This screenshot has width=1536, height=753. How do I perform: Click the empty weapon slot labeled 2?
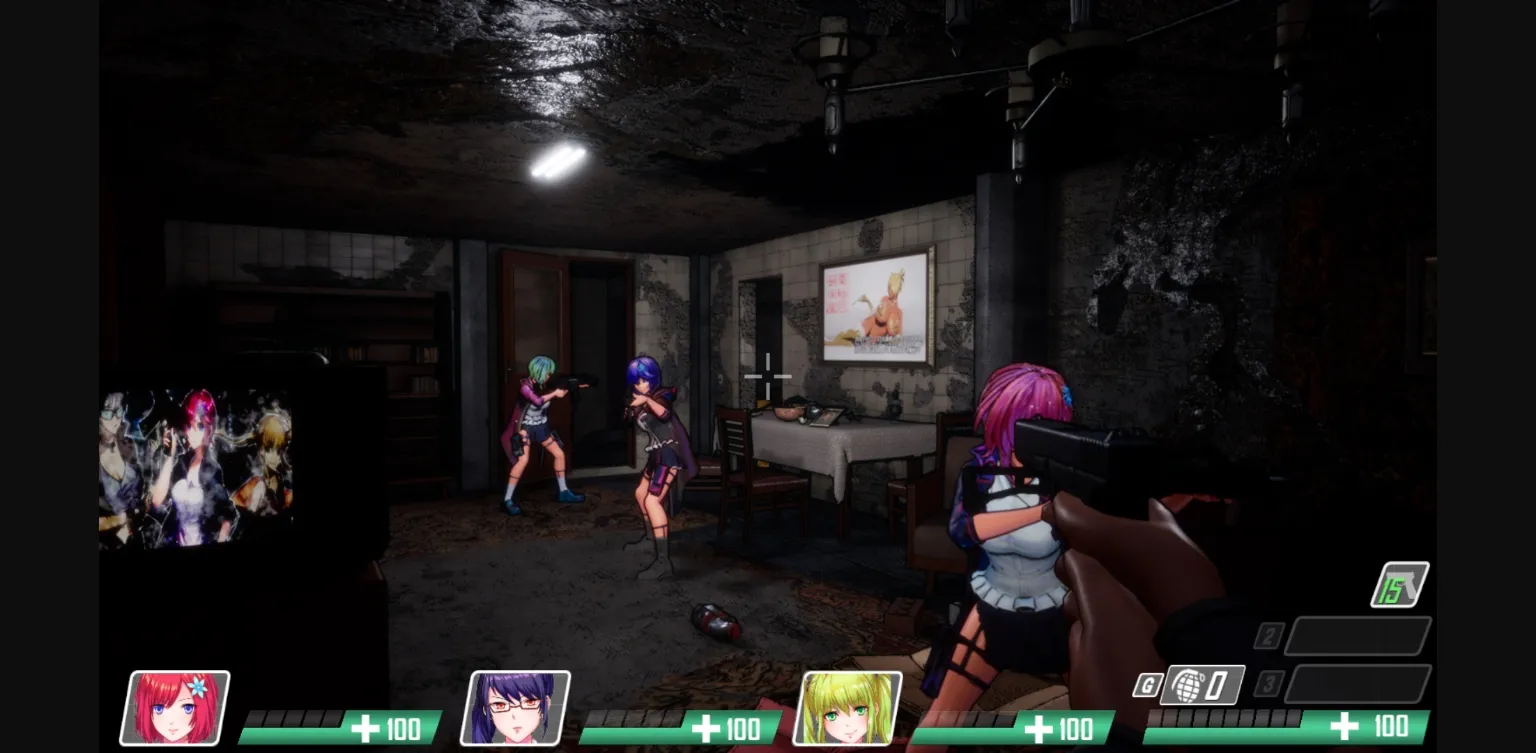click(x=1356, y=635)
